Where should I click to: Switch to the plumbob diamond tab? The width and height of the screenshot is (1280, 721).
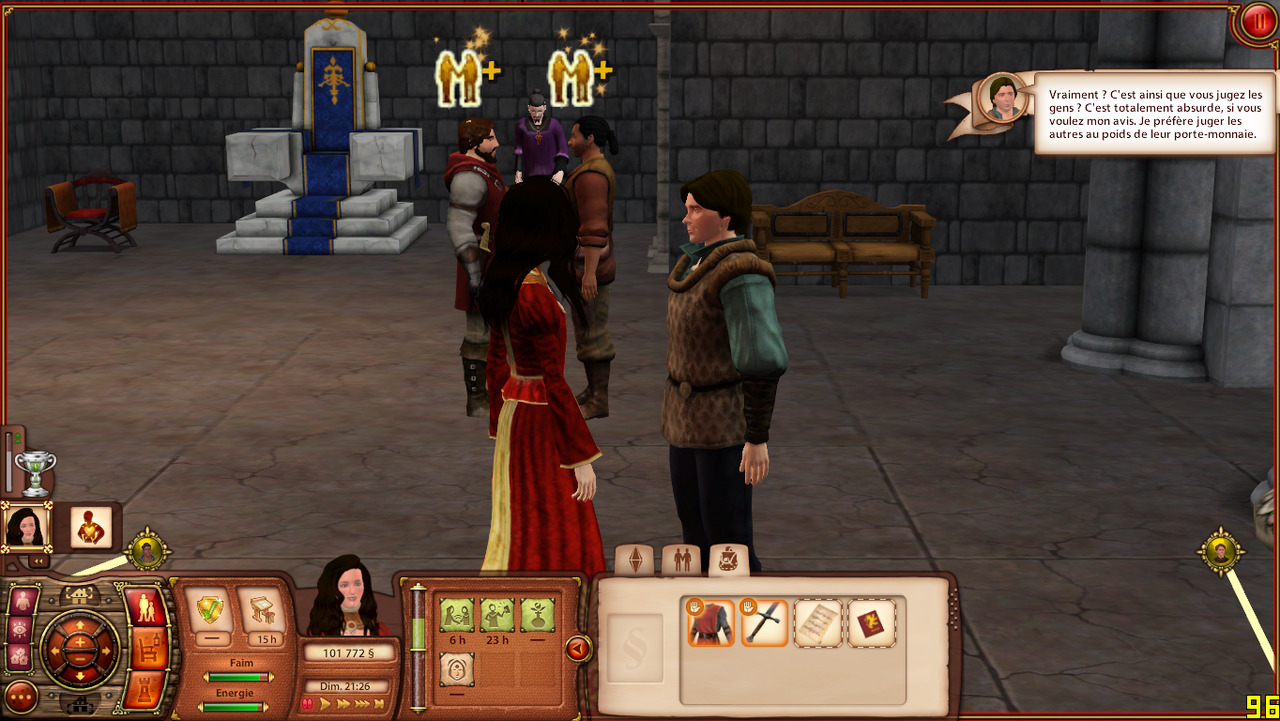[x=634, y=561]
